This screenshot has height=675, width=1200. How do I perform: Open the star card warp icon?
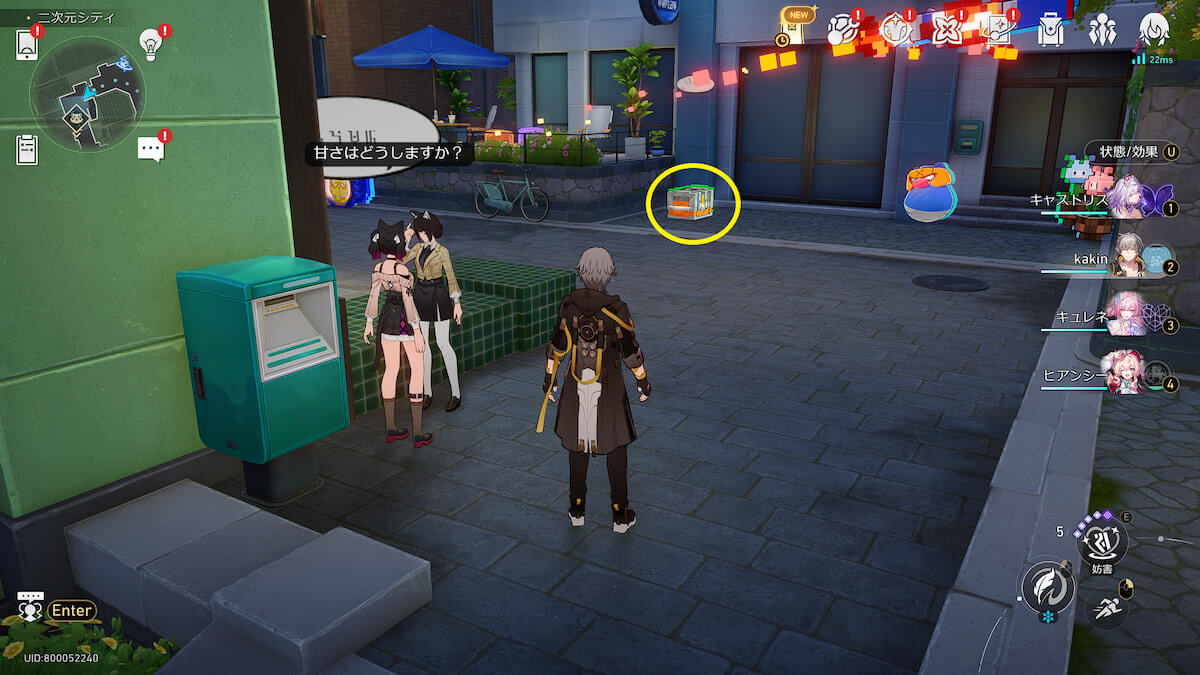[x=998, y=31]
